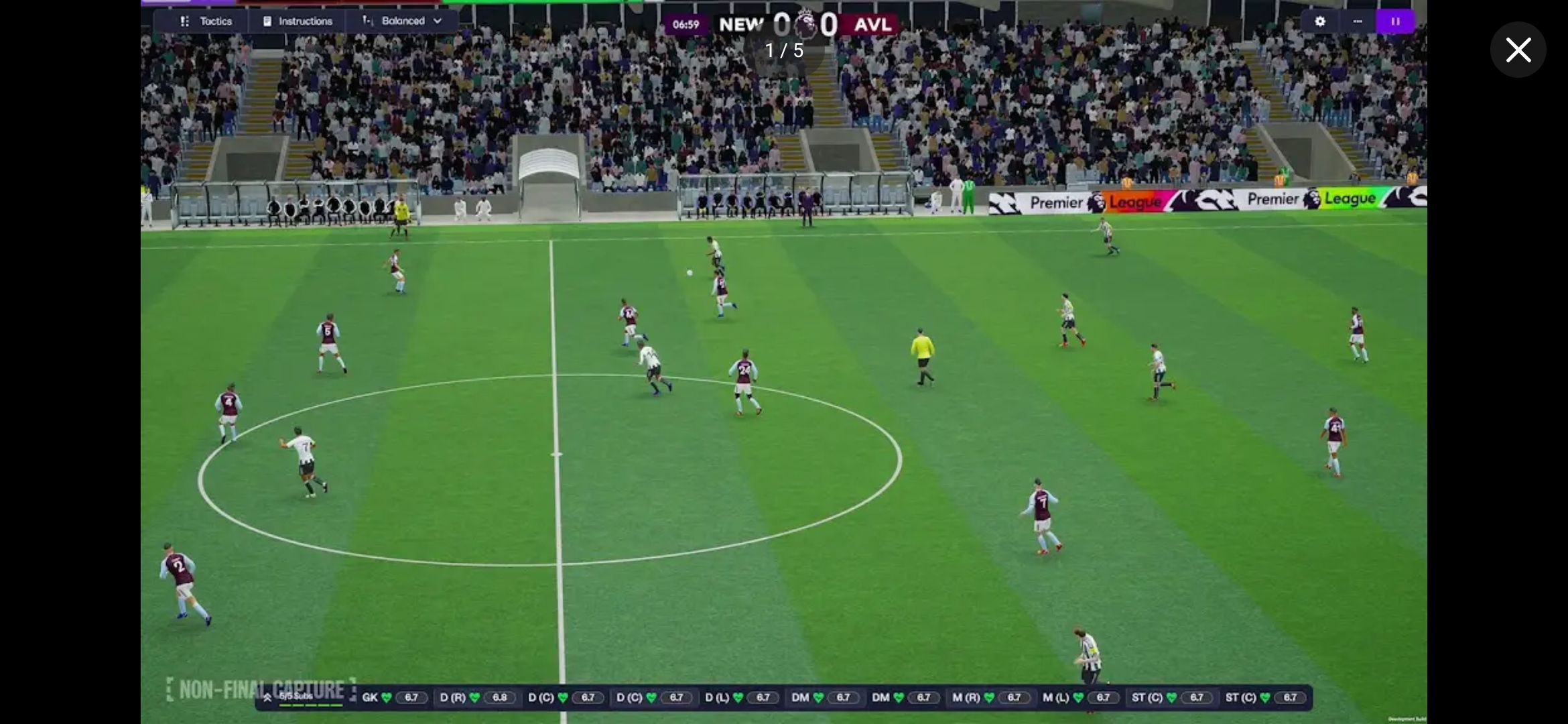Open match settings via the gear icon
This screenshot has height=724, width=1568.
(x=1319, y=21)
